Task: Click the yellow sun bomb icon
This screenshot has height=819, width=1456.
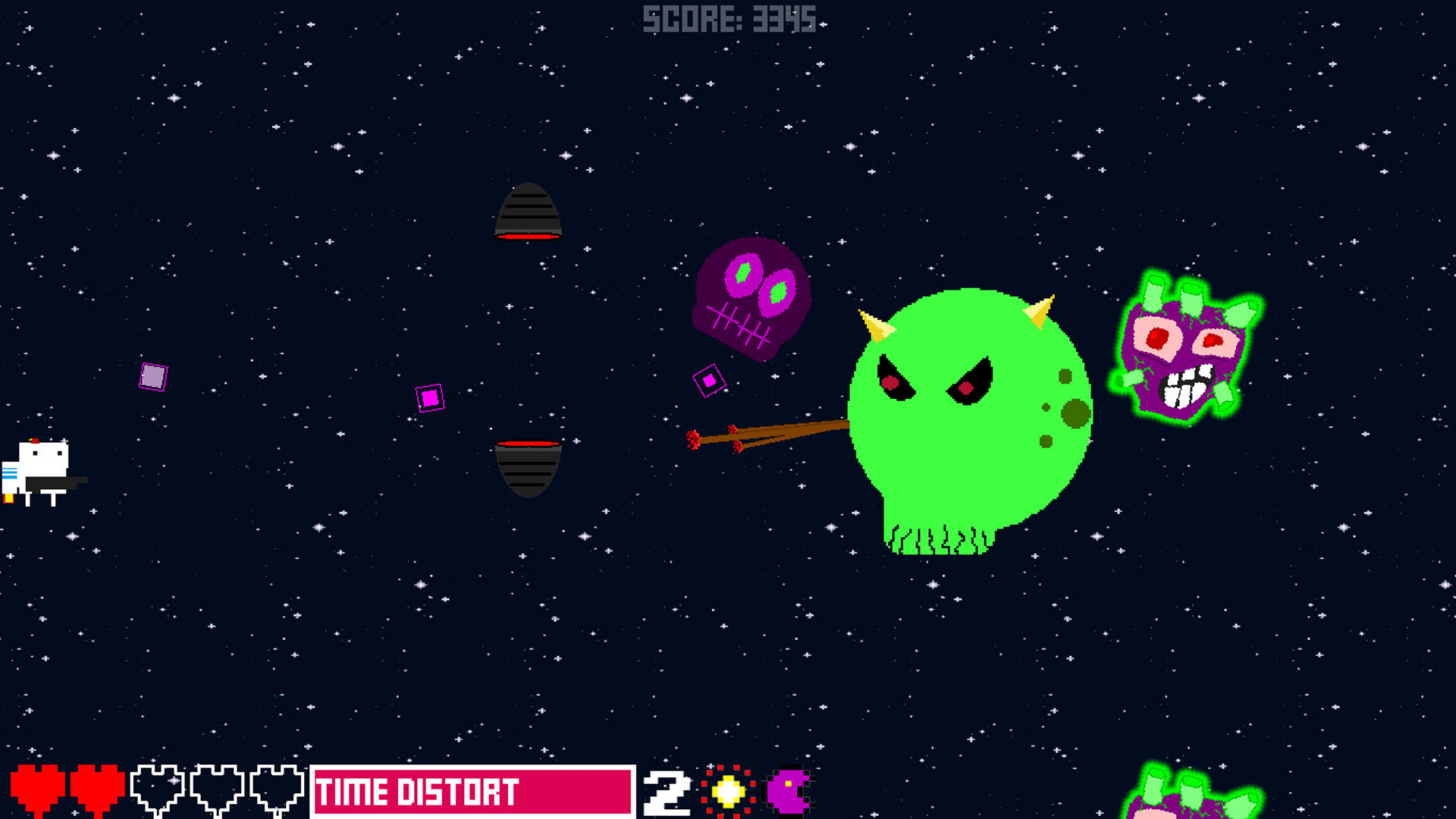Action: [x=728, y=792]
